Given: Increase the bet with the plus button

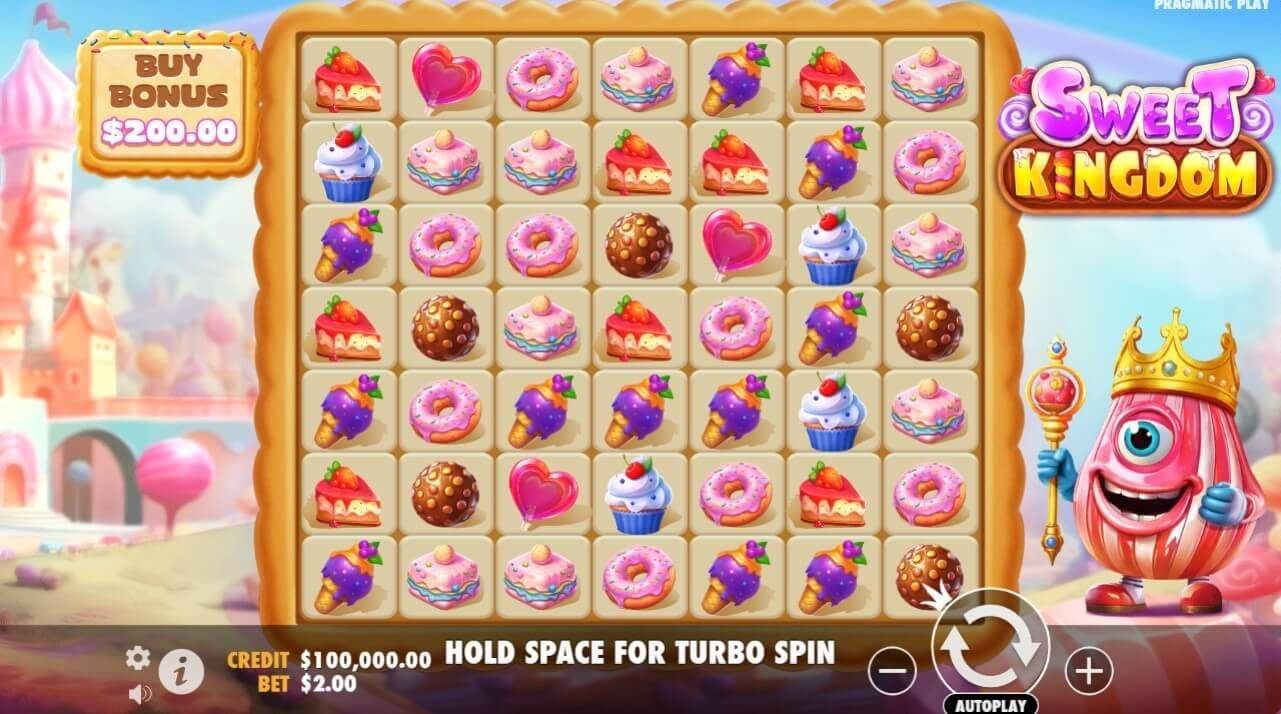Looking at the screenshot, I should [1088, 670].
